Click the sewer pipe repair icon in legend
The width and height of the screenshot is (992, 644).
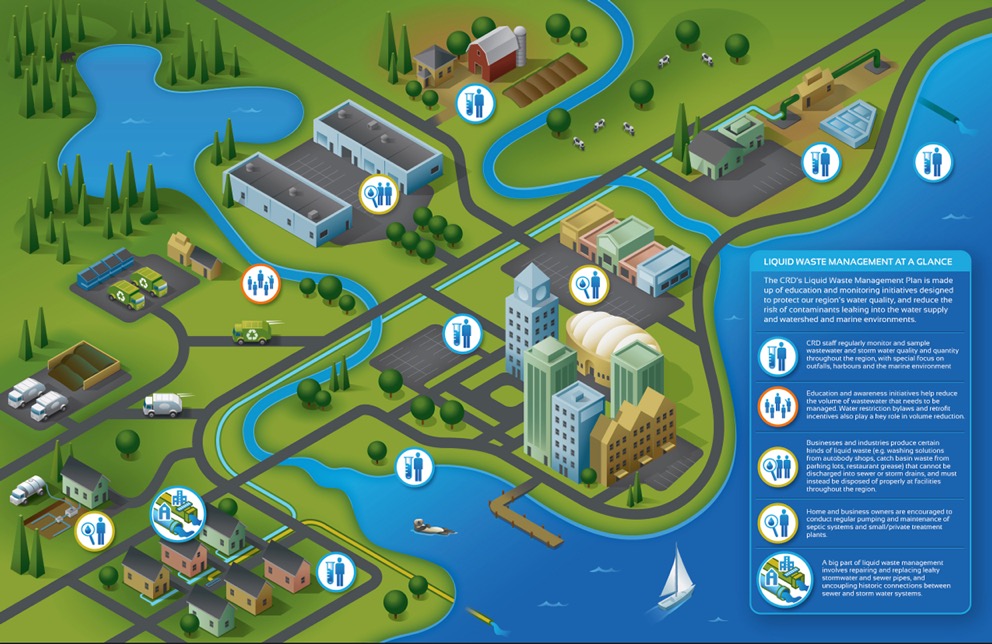tap(782, 579)
